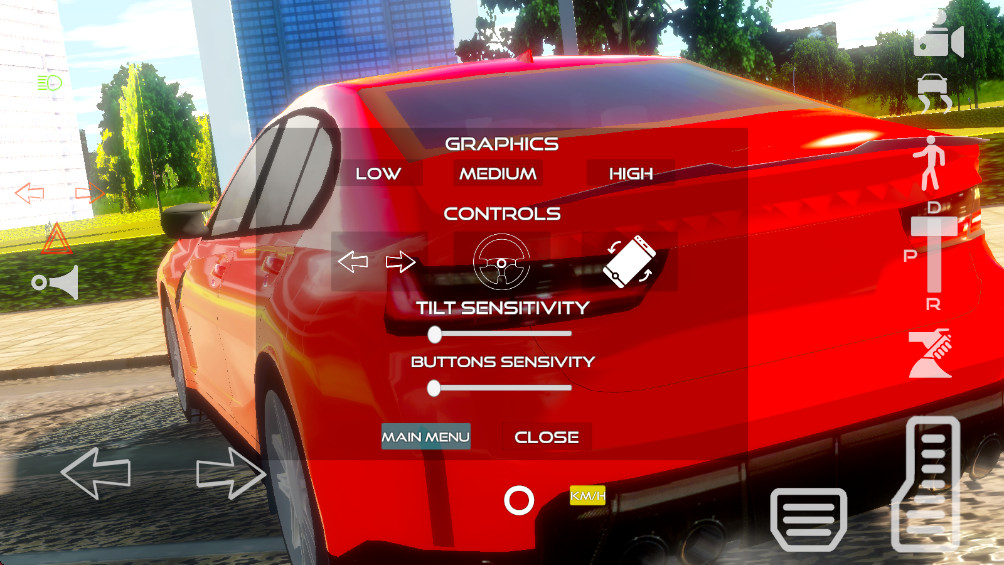Screen dimensions: 1004x565
Task: Select High graphics quality
Action: (631, 174)
